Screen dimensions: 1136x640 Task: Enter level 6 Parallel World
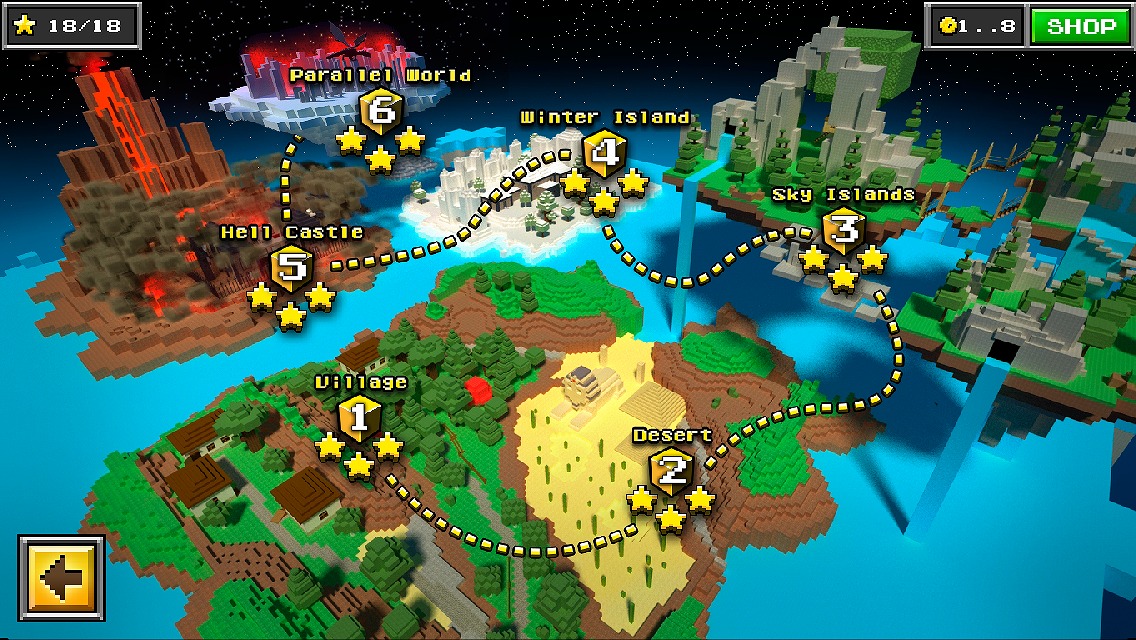click(380, 110)
